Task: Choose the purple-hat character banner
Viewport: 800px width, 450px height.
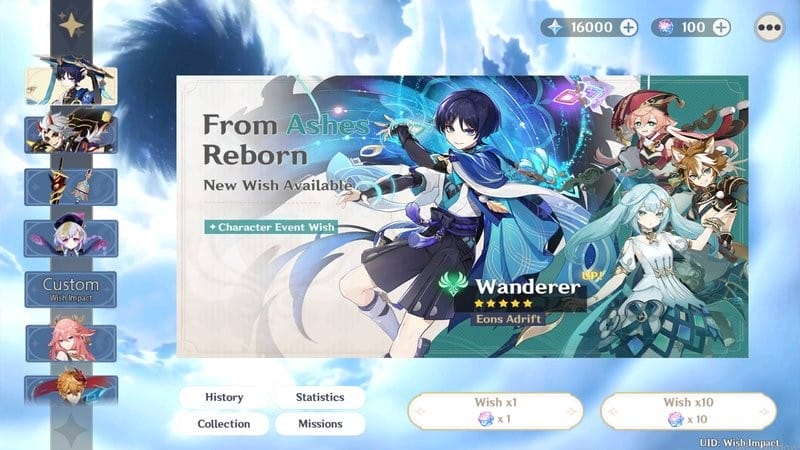Action: [70, 238]
